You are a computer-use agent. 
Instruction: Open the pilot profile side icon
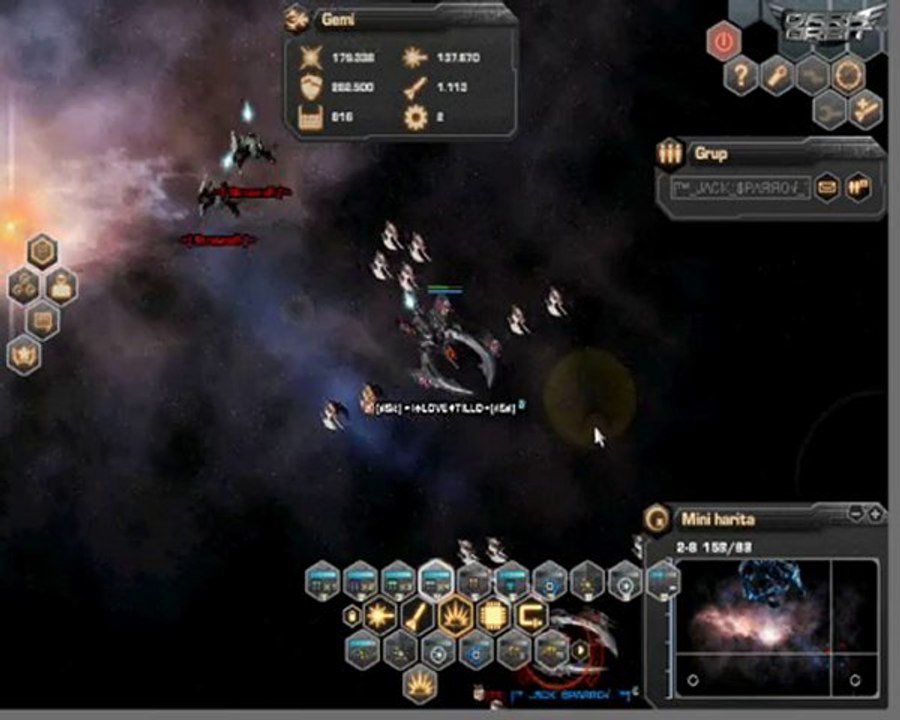click(x=61, y=287)
